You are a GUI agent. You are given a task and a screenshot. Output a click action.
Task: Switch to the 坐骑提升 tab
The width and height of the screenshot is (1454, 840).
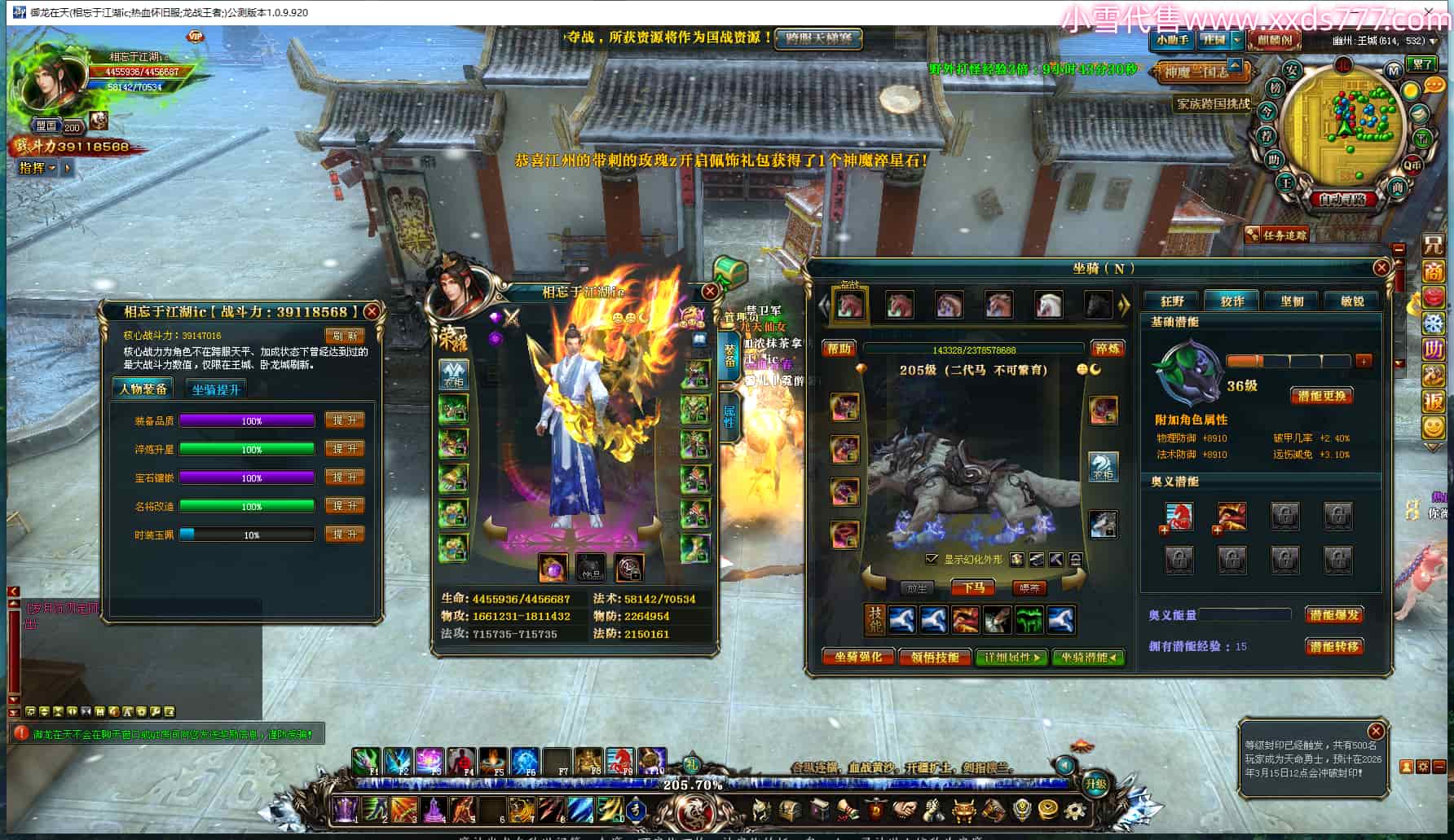click(x=216, y=389)
